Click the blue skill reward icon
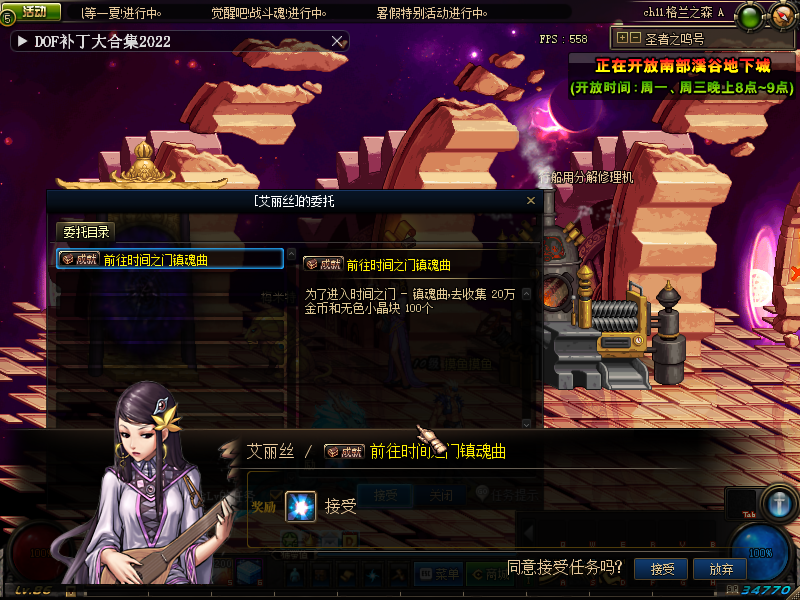The image size is (800, 600). [300, 507]
